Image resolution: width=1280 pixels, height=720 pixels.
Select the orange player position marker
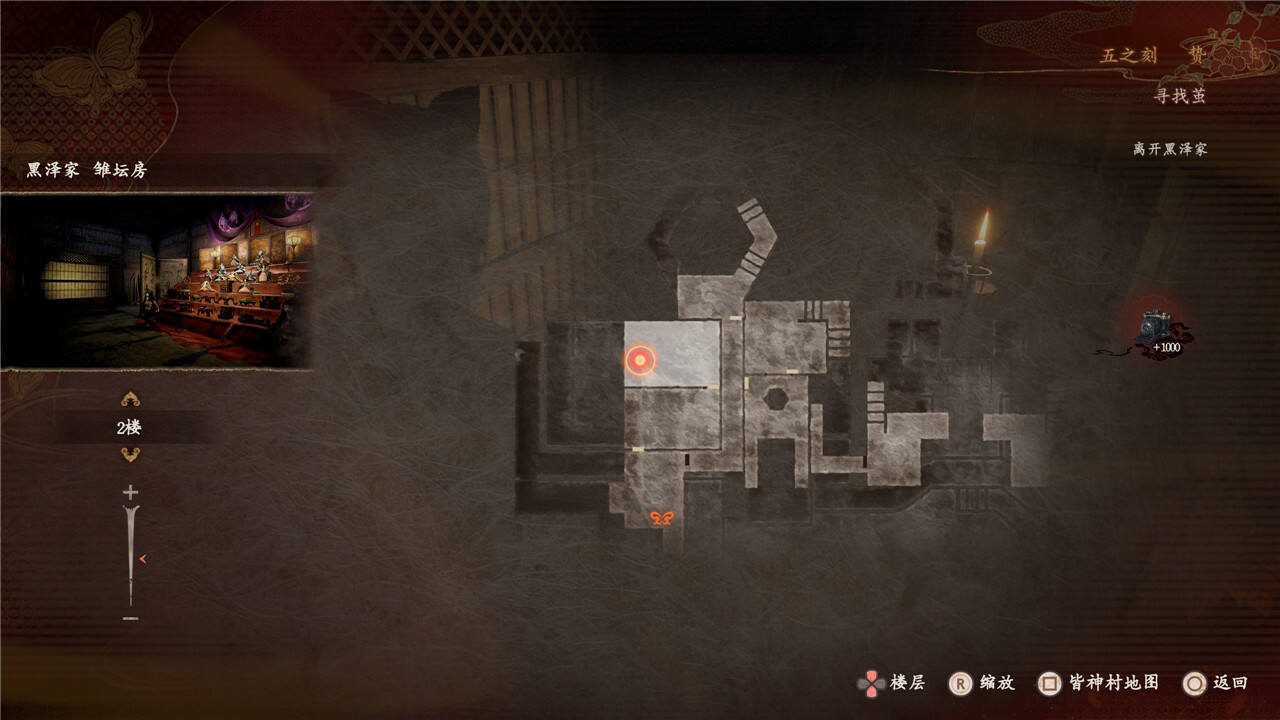pyautogui.click(x=640, y=360)
